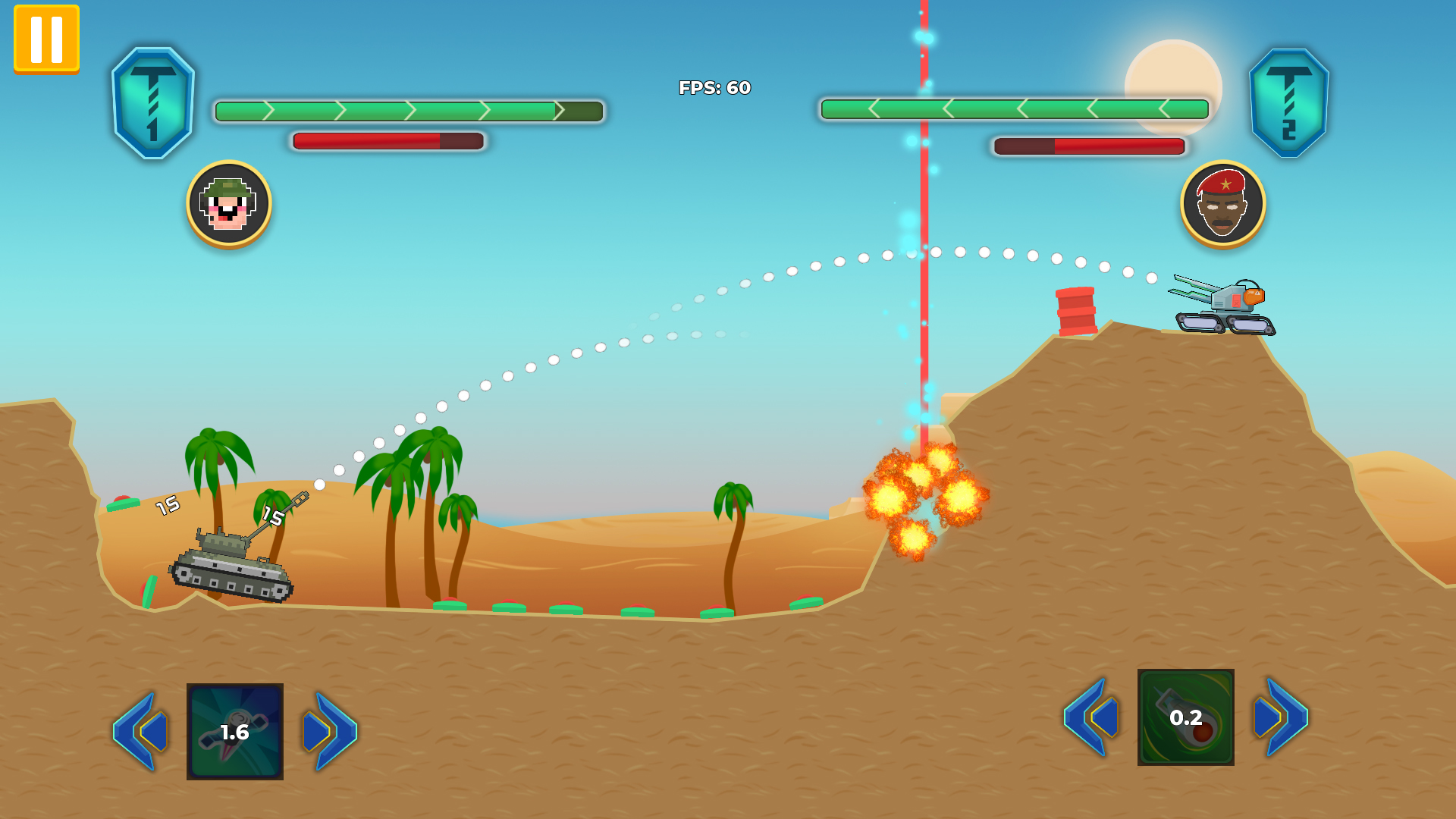The height and width of the screenshot is (819, 1456).
Task: Click Player 1's red fuel bar
Action: pos(387,140)
